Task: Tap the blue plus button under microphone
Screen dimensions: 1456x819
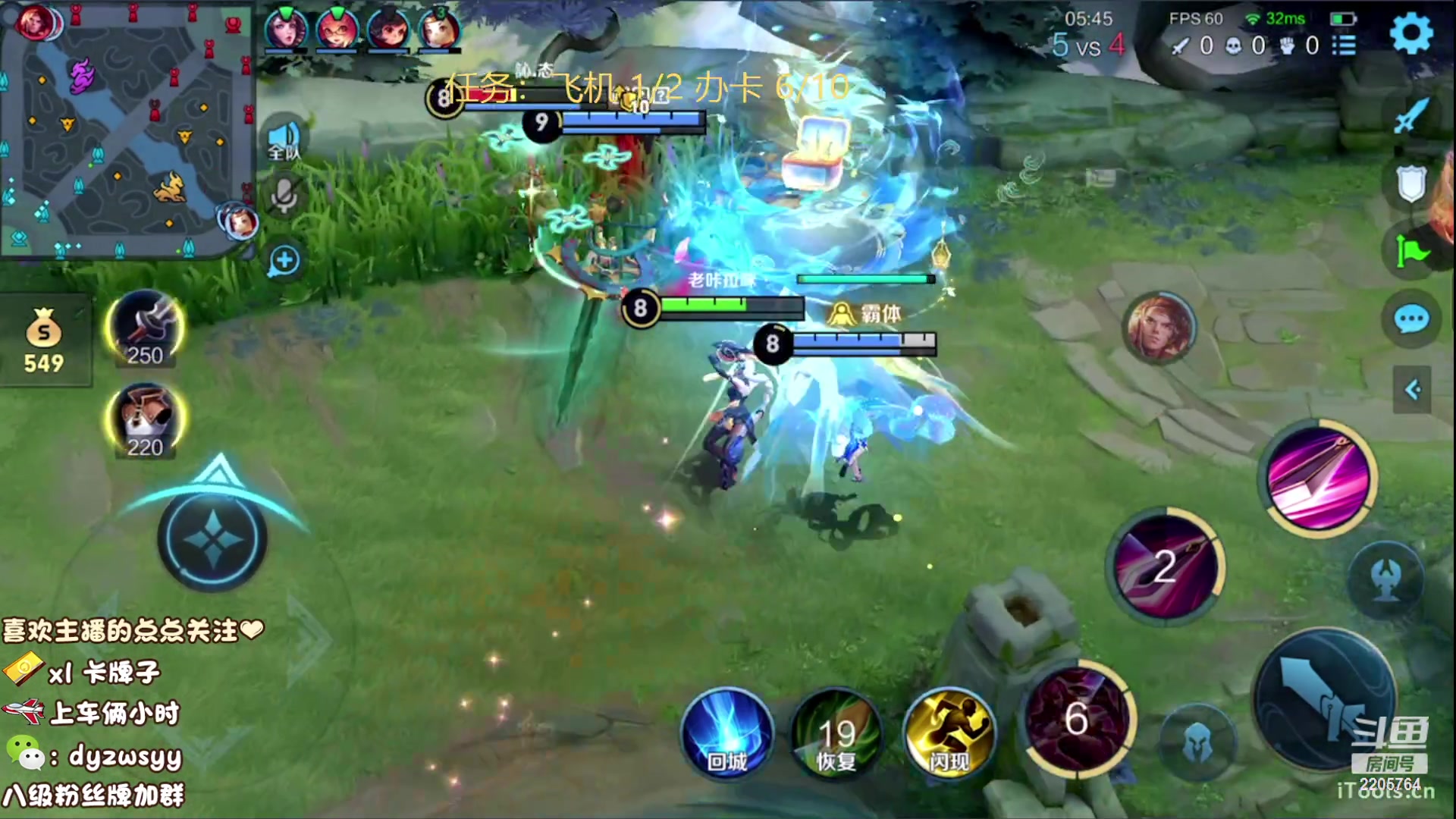Action: (284, 261)
